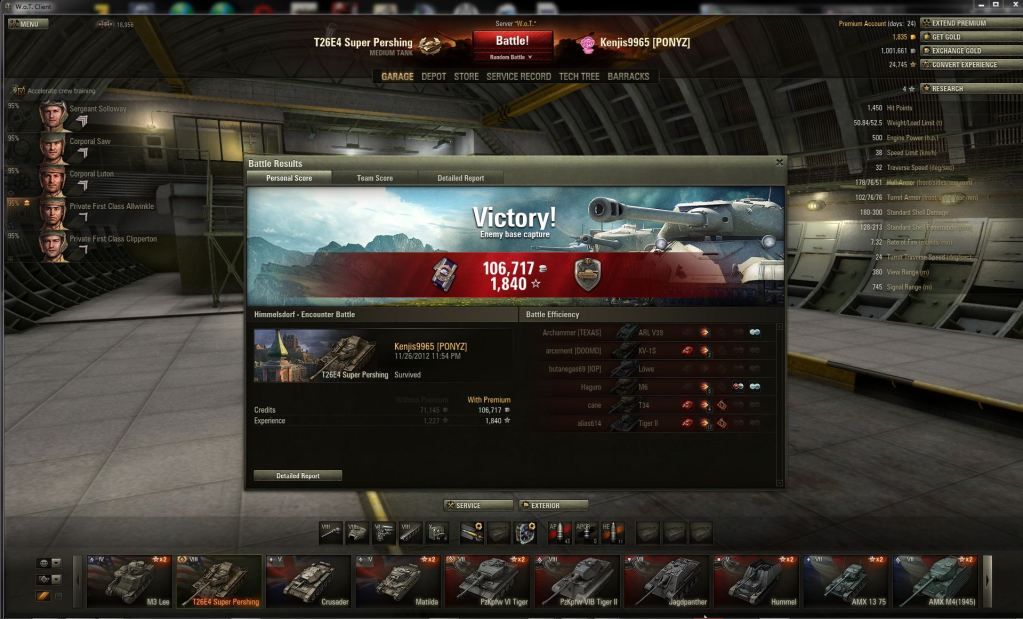
Task: Switch to the Depot tab
Action: [x=434, y=76]
